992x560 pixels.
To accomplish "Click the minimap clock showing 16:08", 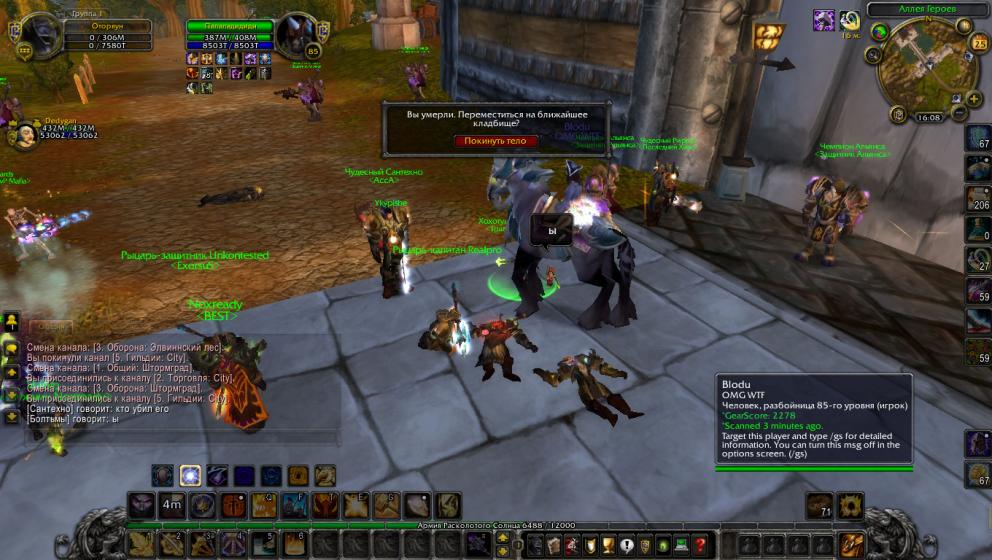I will [928, 118].
